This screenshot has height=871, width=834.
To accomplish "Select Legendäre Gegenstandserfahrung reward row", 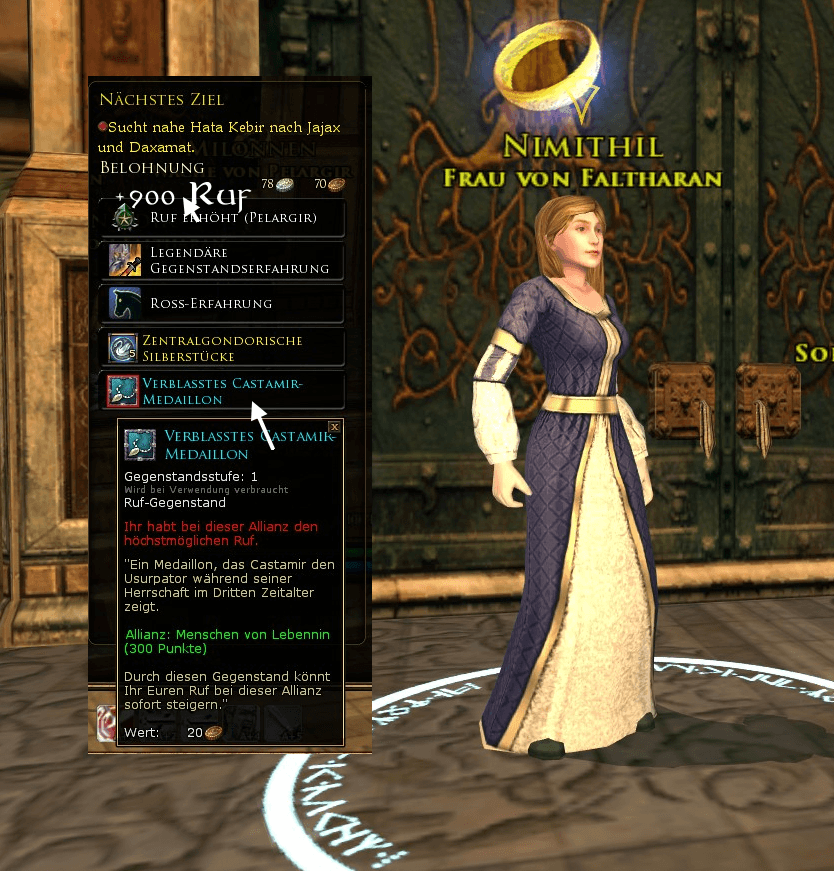I will tap(223, 261).
